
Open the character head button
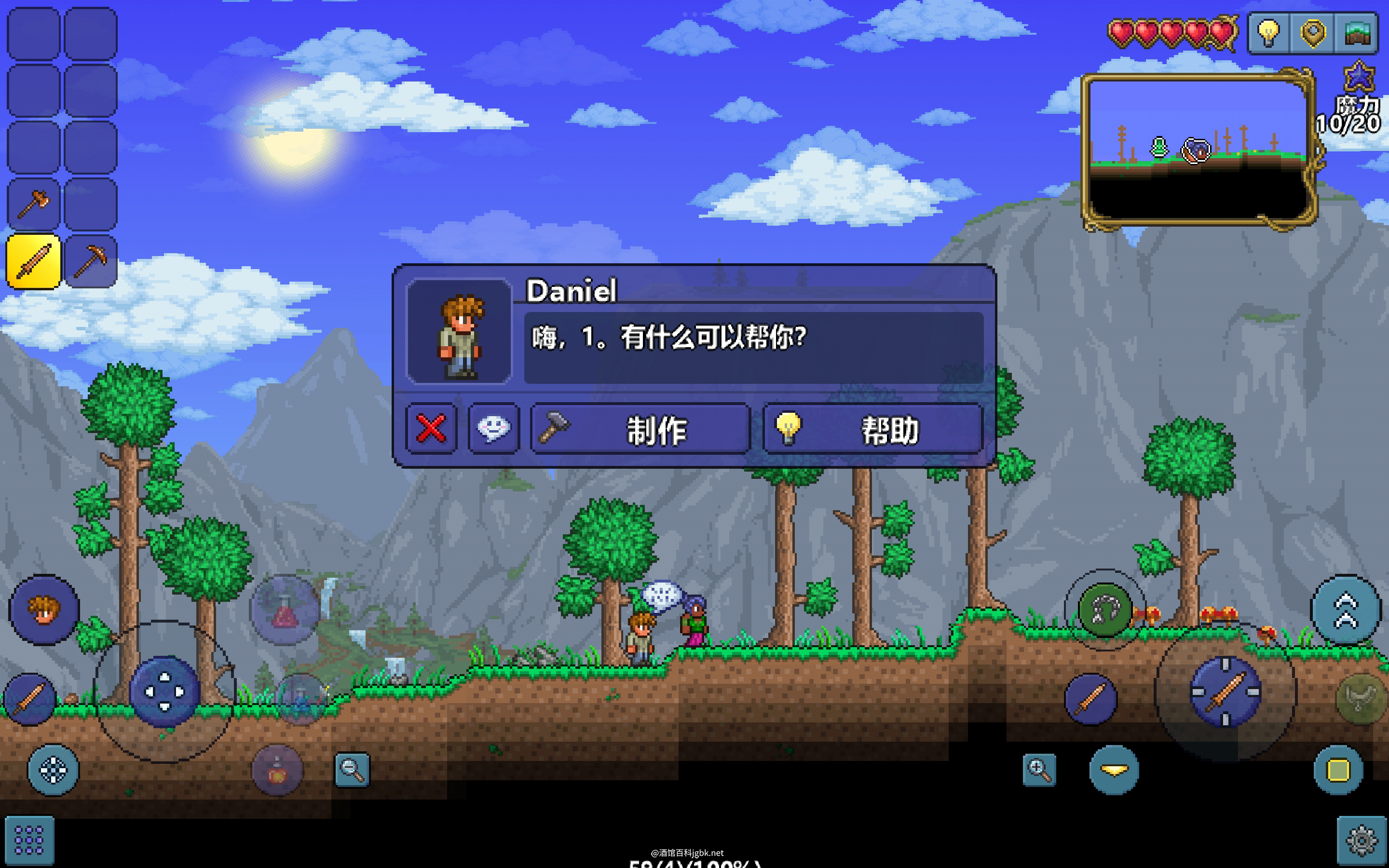(x=44, y=610)
